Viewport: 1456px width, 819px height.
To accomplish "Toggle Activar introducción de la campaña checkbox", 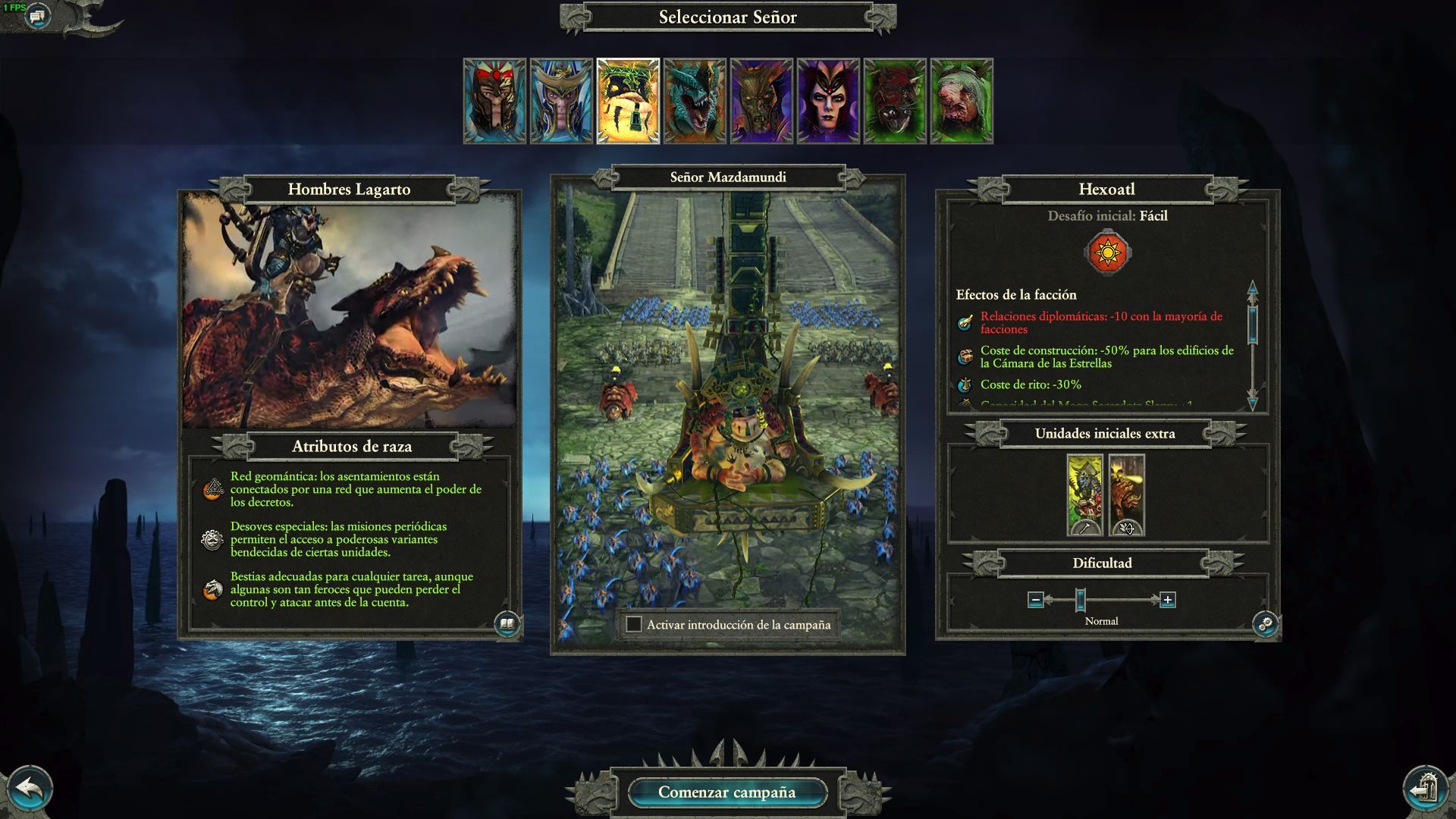I will (x=634, y=625).
